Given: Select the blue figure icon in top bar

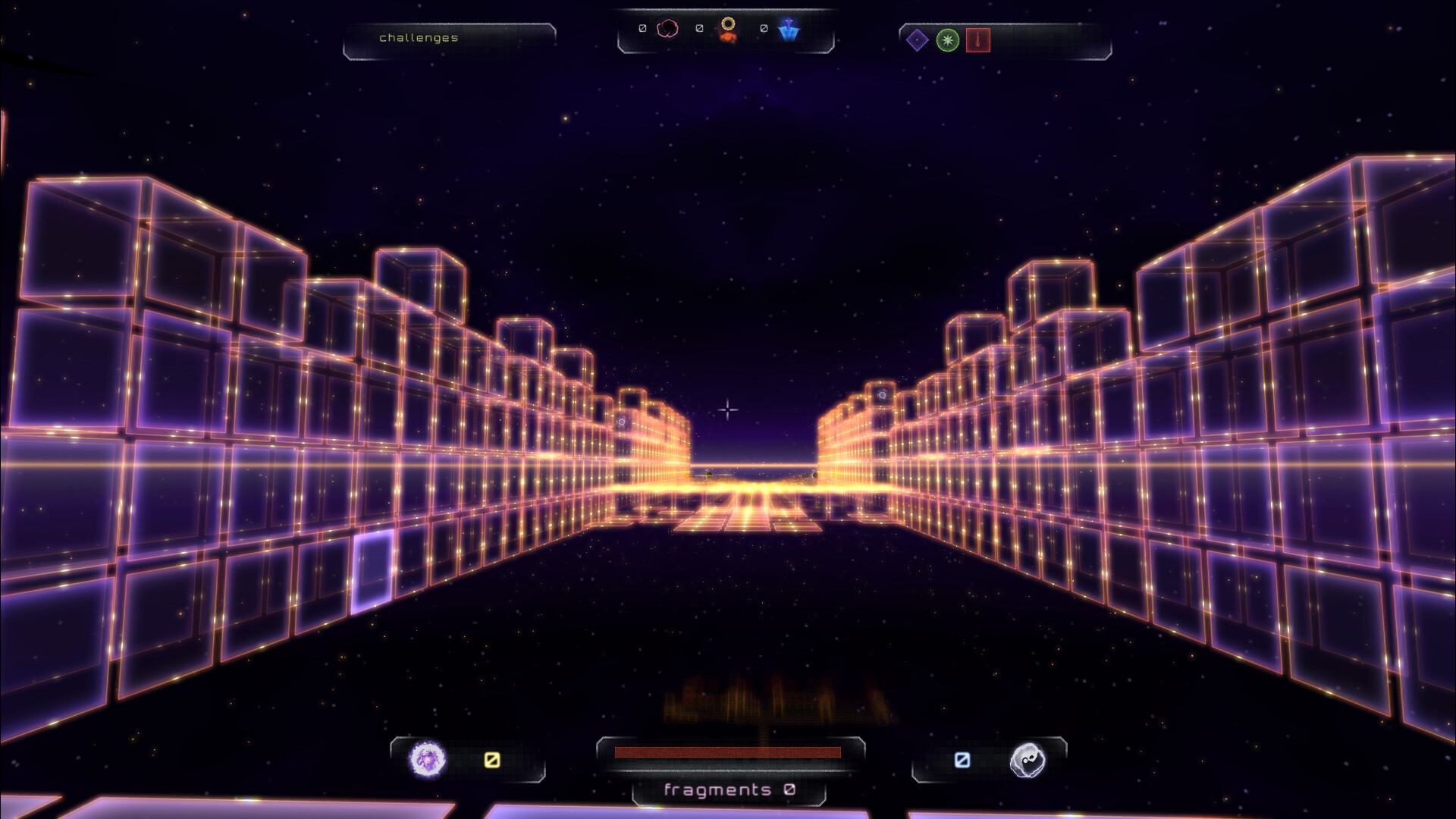Looking at the screenshot, I should coord(789,29).
